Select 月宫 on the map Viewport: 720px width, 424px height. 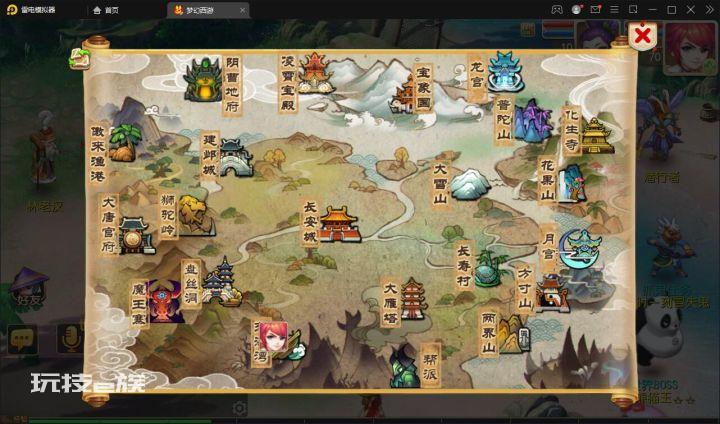pos(579,247)
